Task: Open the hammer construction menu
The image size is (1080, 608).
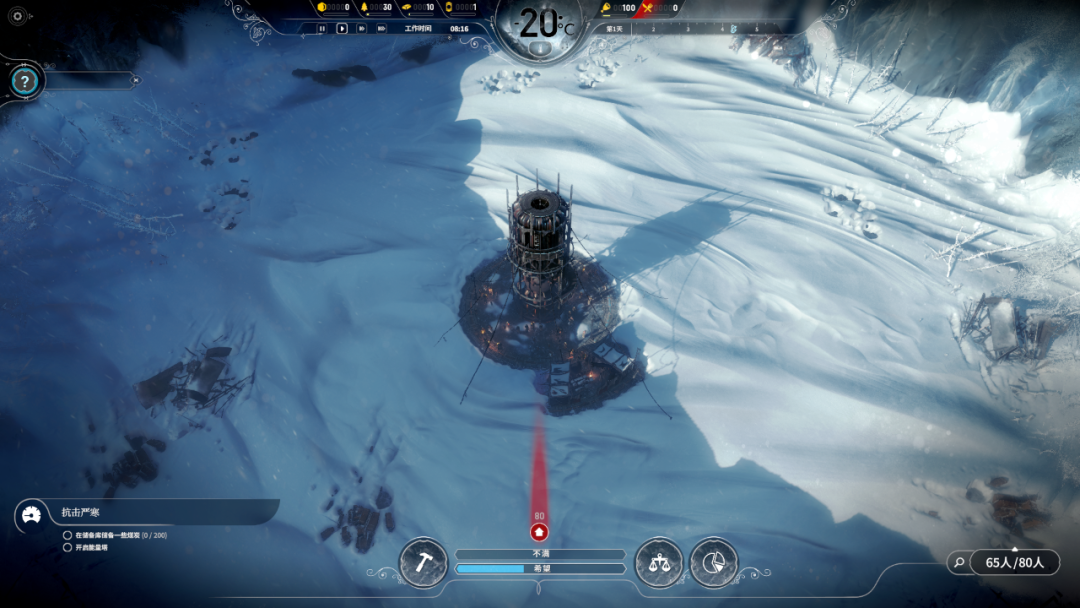Action: (x=423, y=563)
